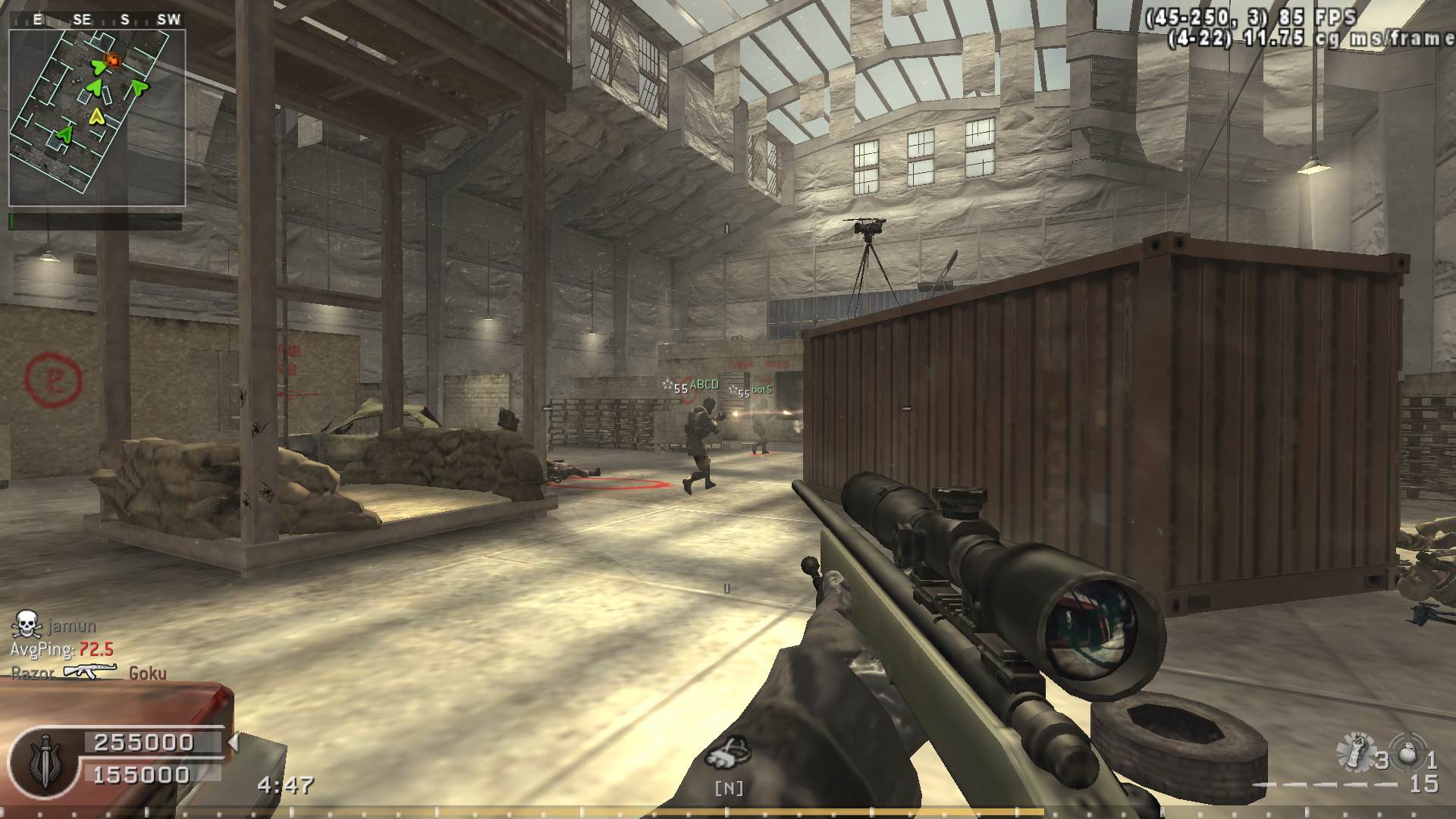
Task: Select the yellow player arrow on minimap
Action: pos(96,116)
